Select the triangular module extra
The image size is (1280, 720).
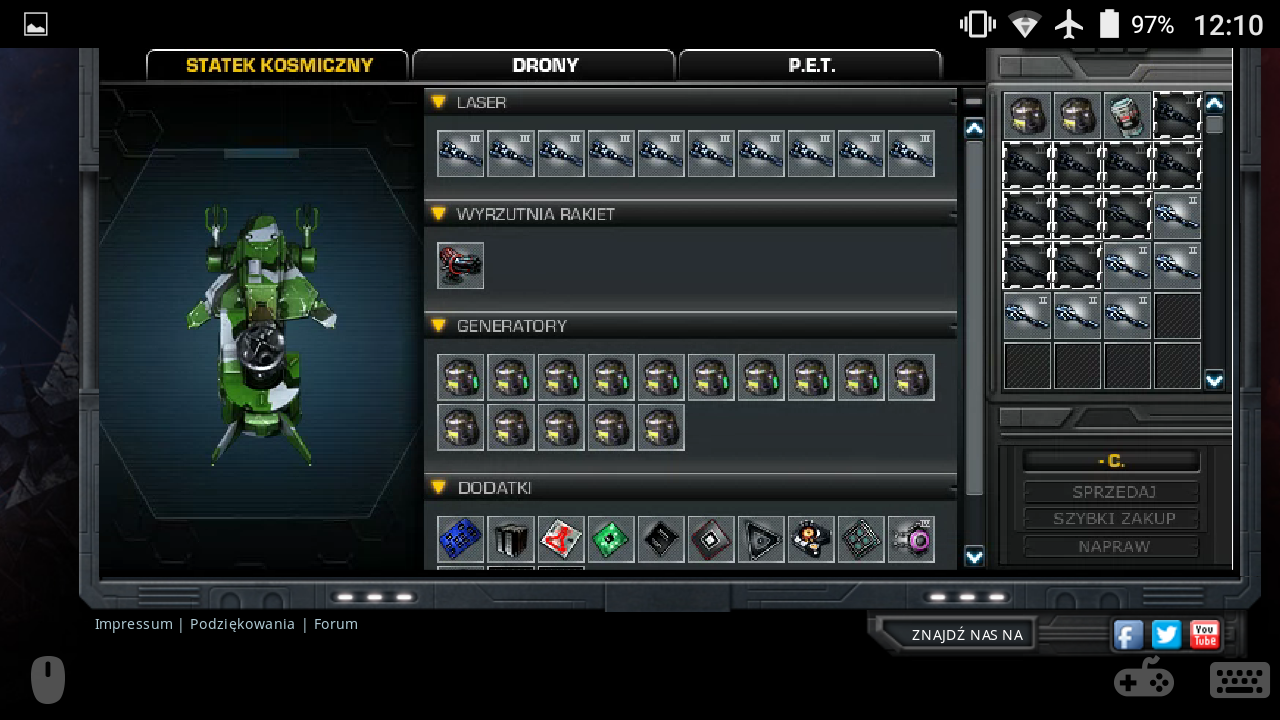click(761, 539)
